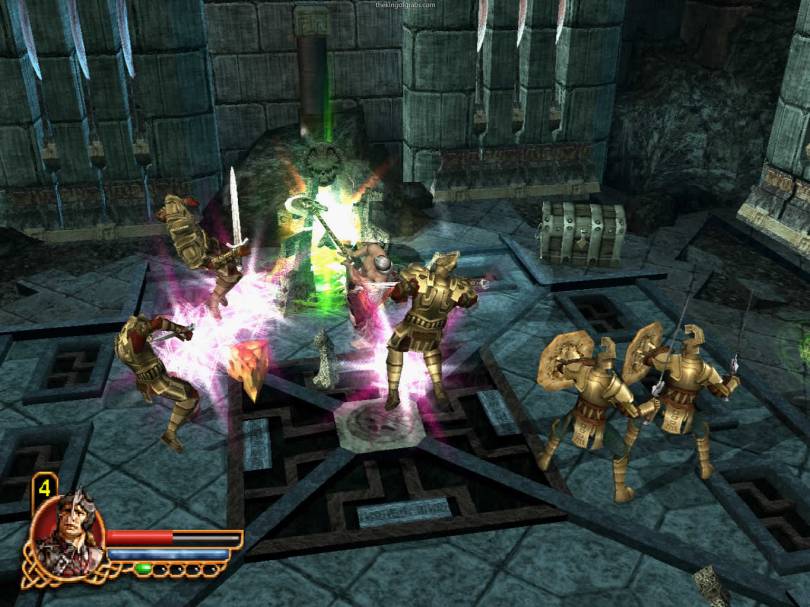Select the hero portrait in the HUD
The height and width of the screenshot is (607, 810).
[67, 531]
